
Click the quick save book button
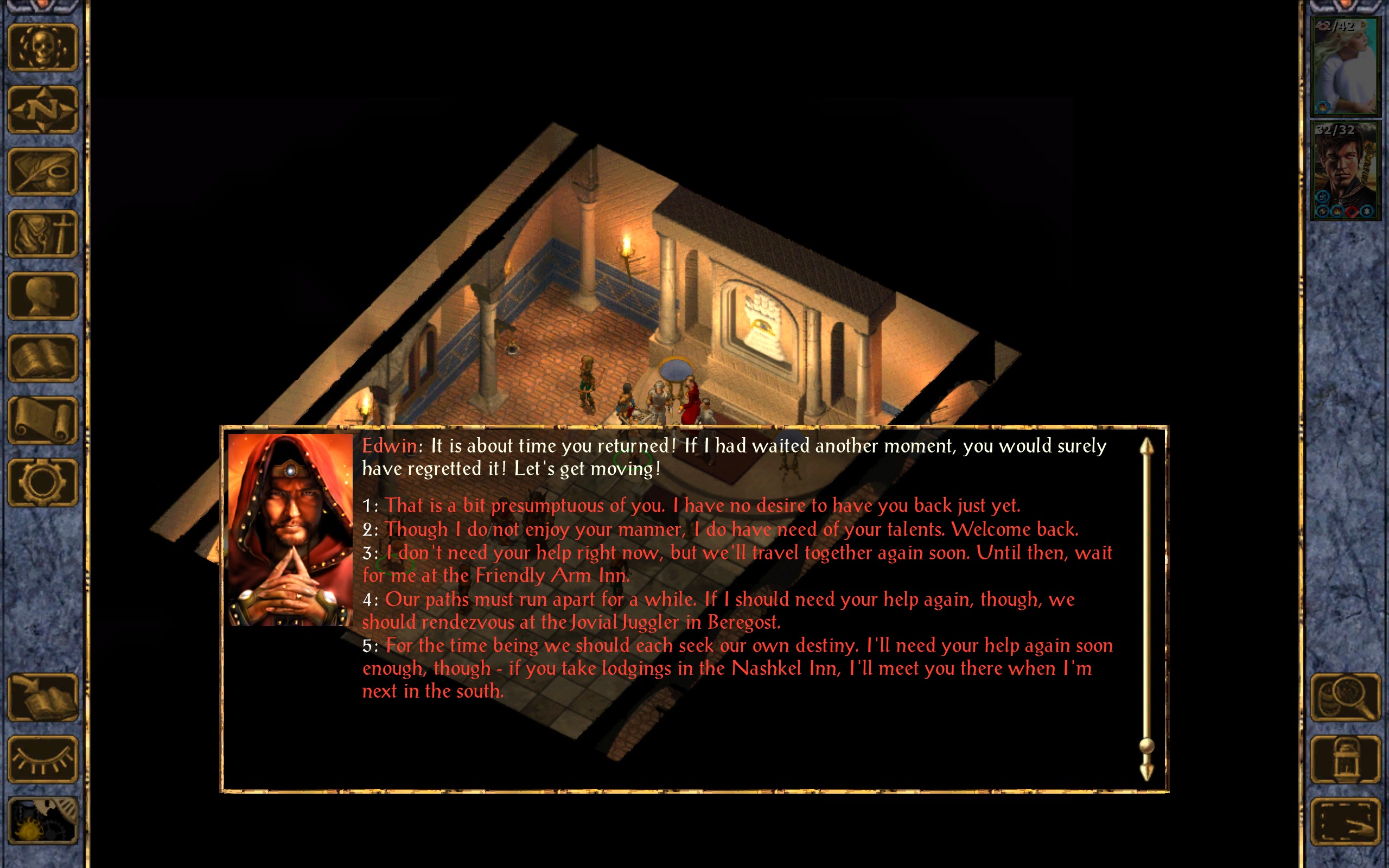(x=42, y=697)
